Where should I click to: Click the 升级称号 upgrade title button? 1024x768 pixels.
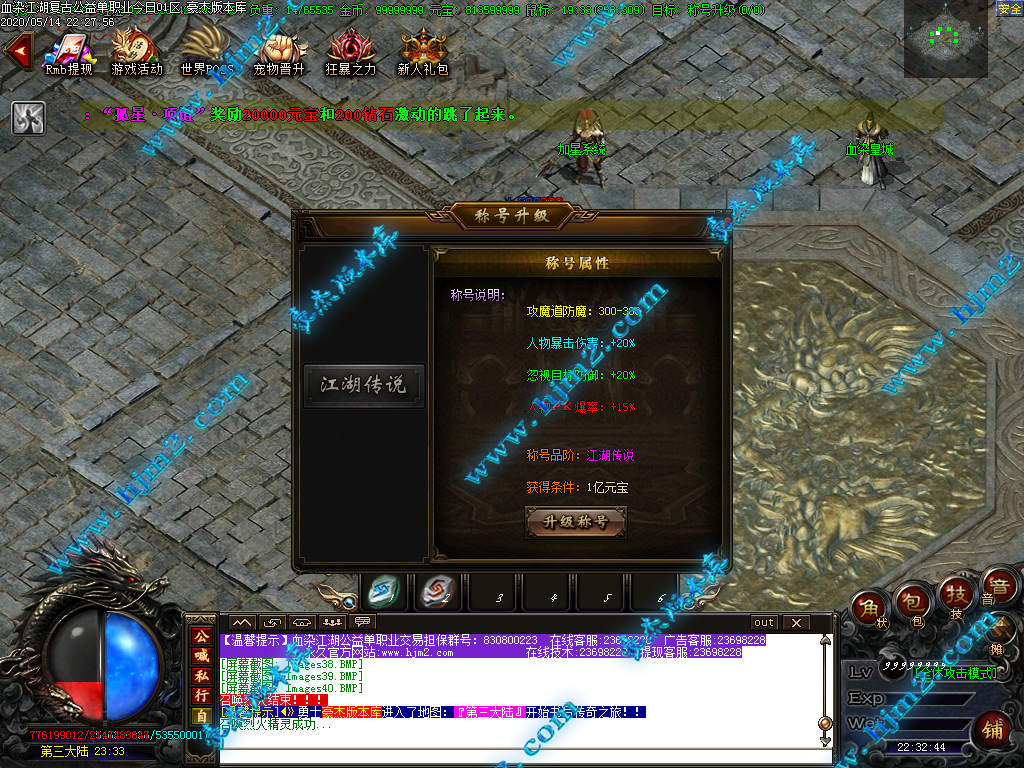tap(575, 522)
